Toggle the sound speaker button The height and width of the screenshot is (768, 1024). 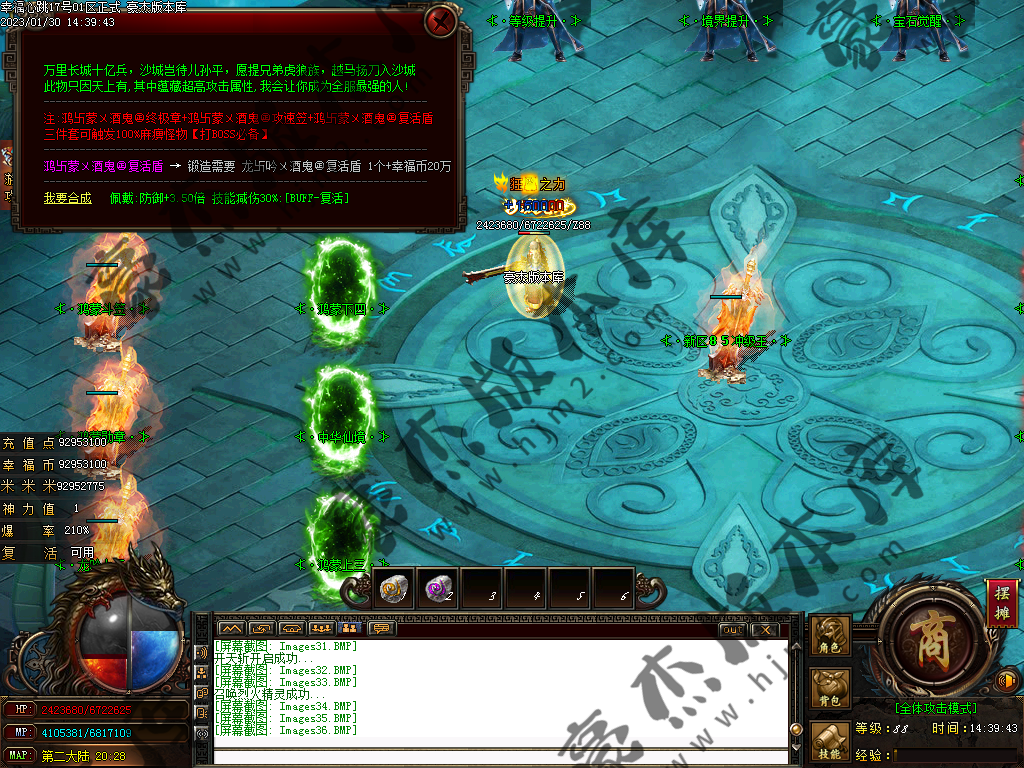1007,681
